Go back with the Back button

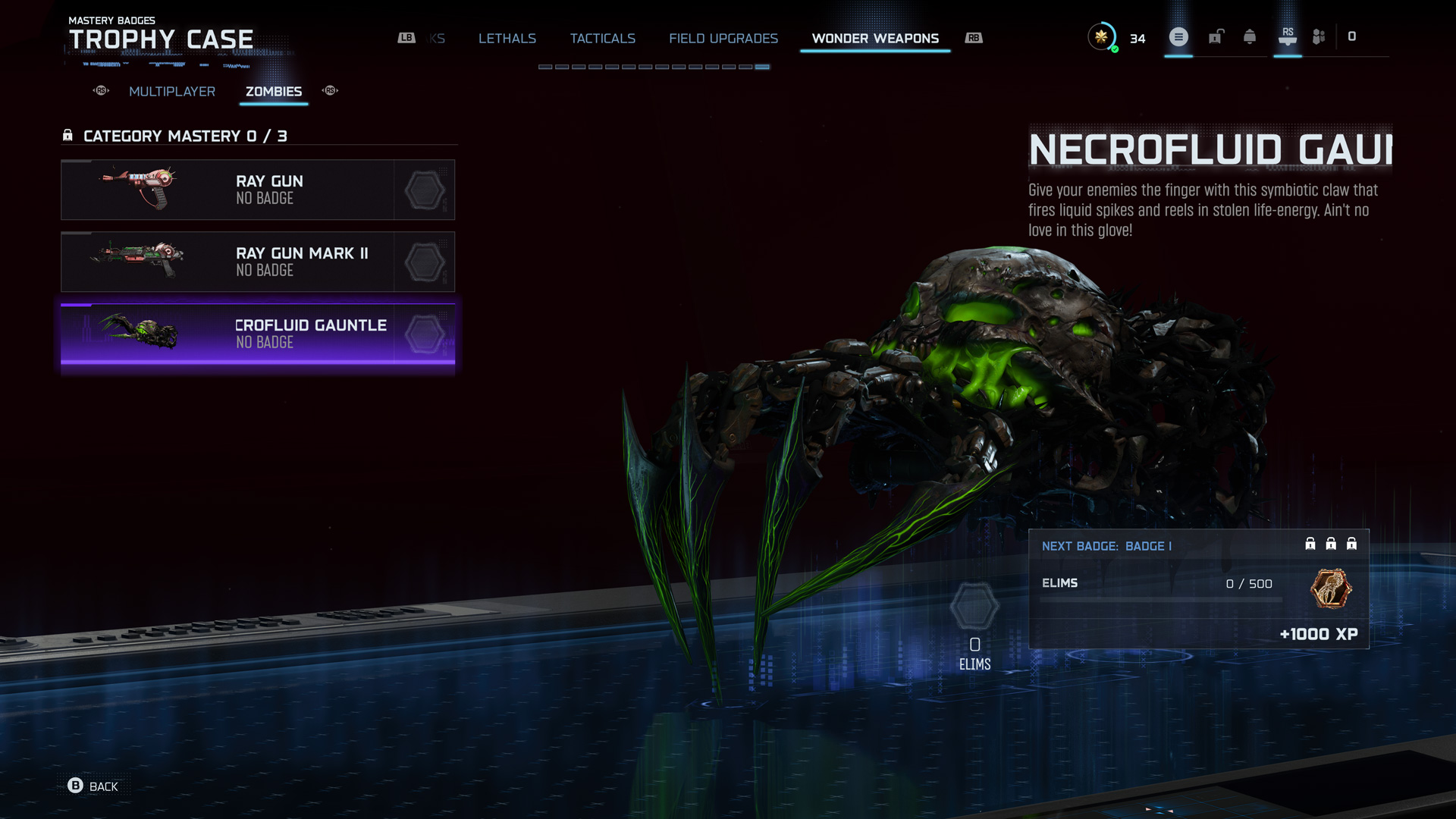[x=93, y=786]
